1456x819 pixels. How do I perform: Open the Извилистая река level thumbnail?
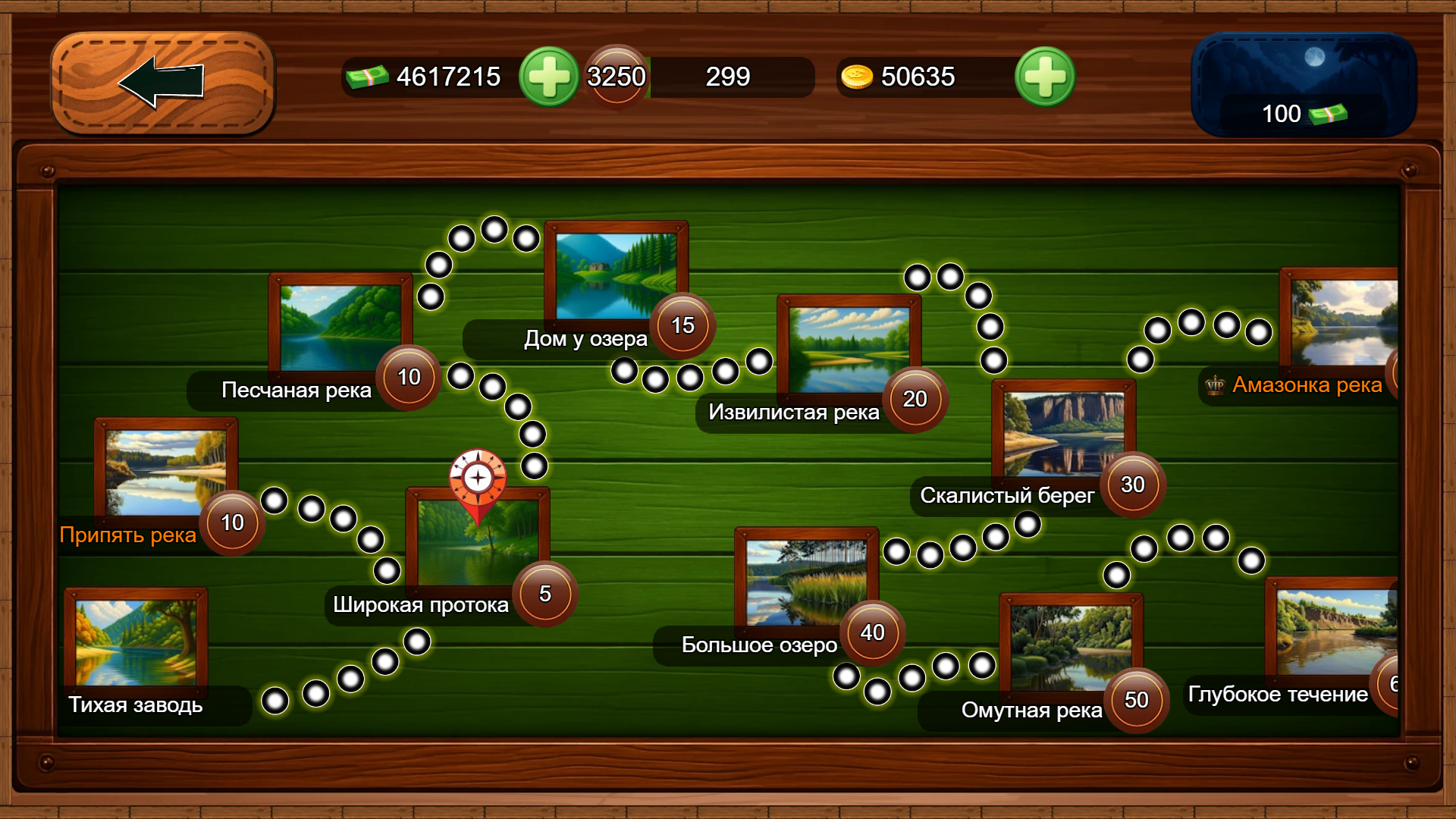pos(849,349)
